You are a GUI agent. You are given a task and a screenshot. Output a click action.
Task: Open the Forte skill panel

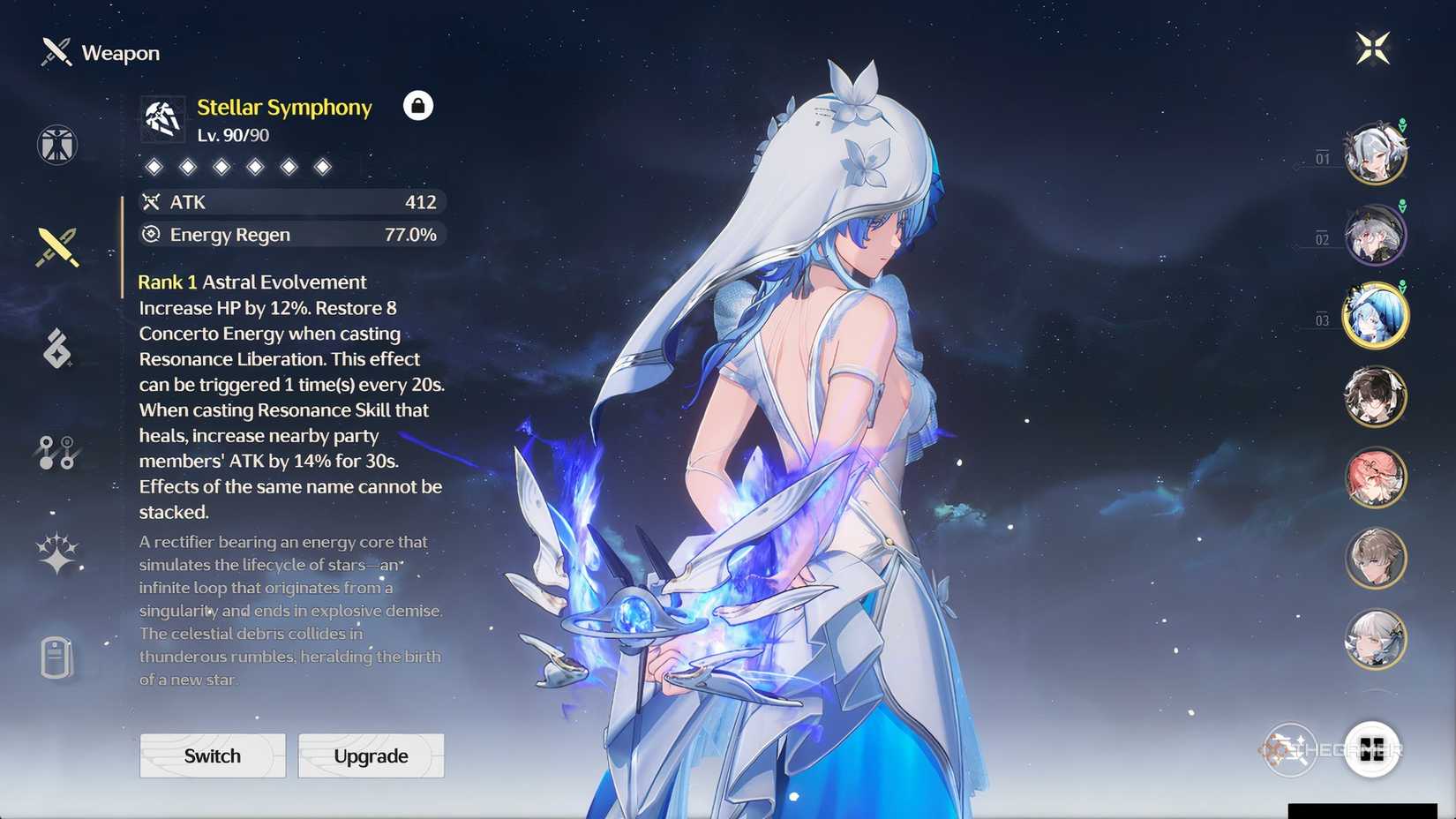point(56,349)
